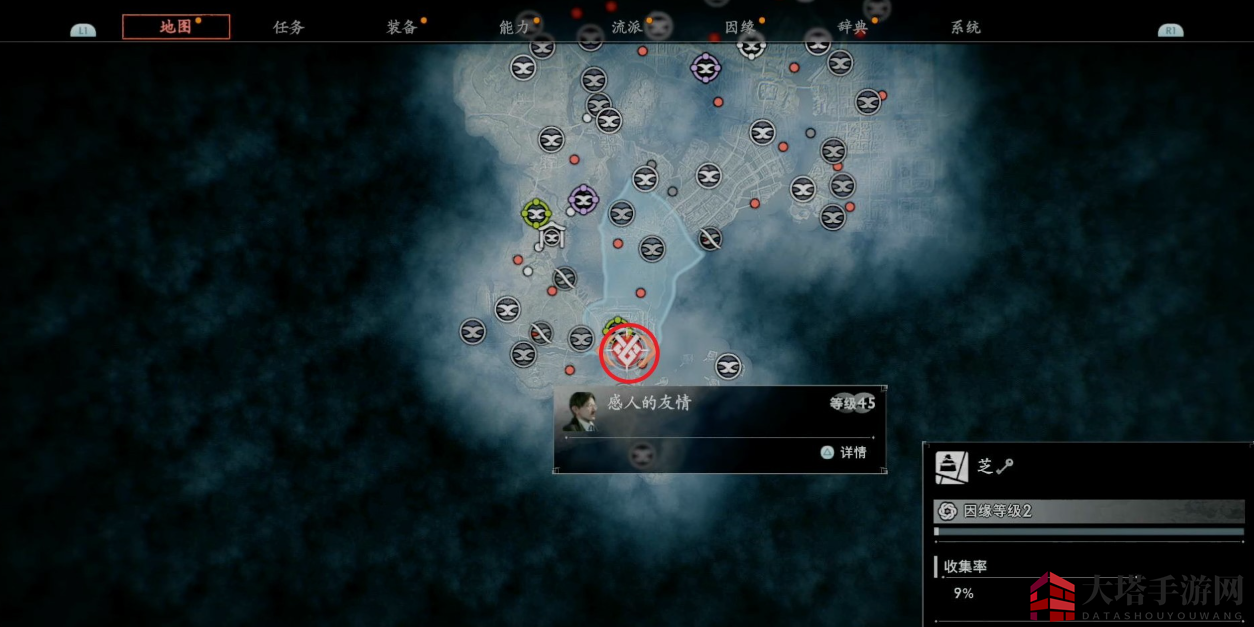Select the red-circled mission marker on map
The height and width of the screenshot is (627, 1254).
pos(629,352)
